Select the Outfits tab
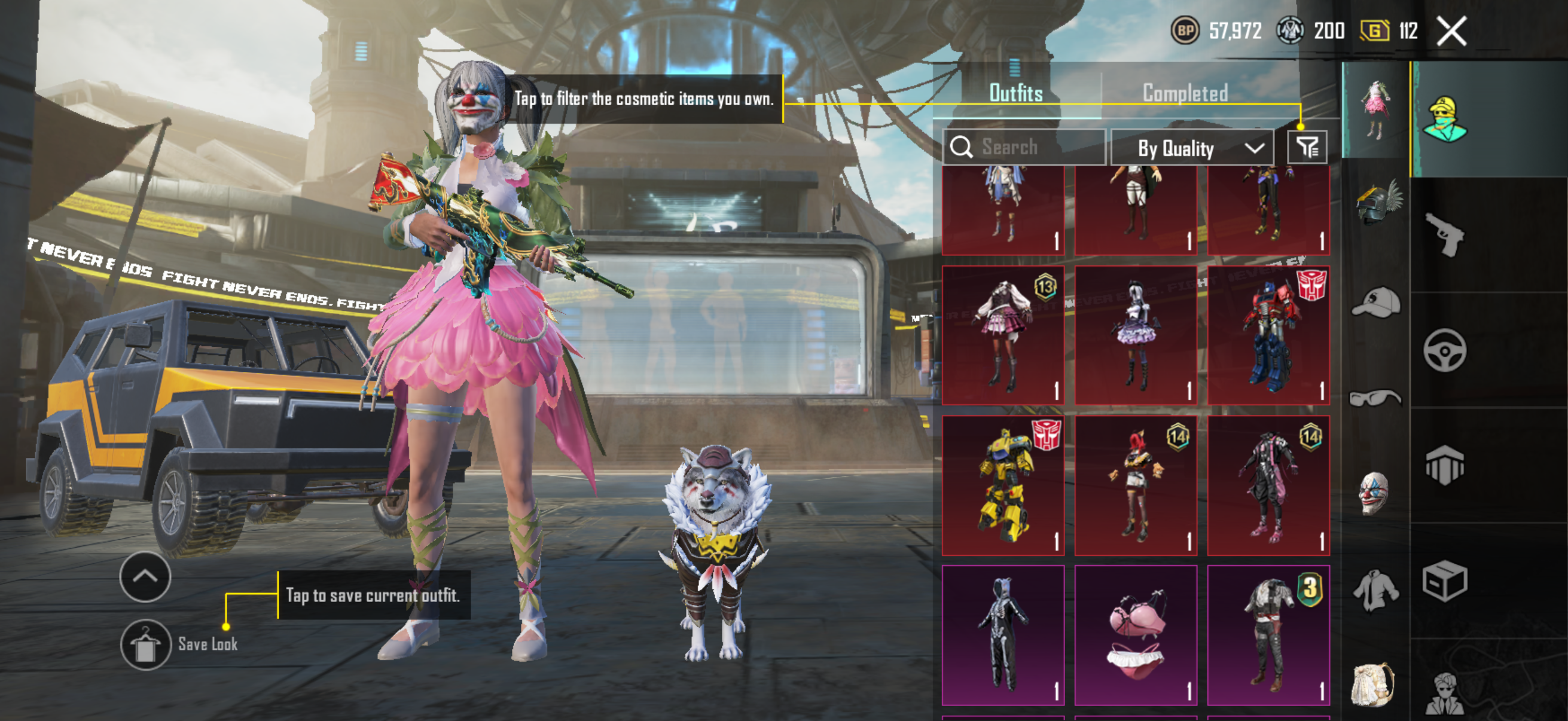 [x=1015, y=93]
